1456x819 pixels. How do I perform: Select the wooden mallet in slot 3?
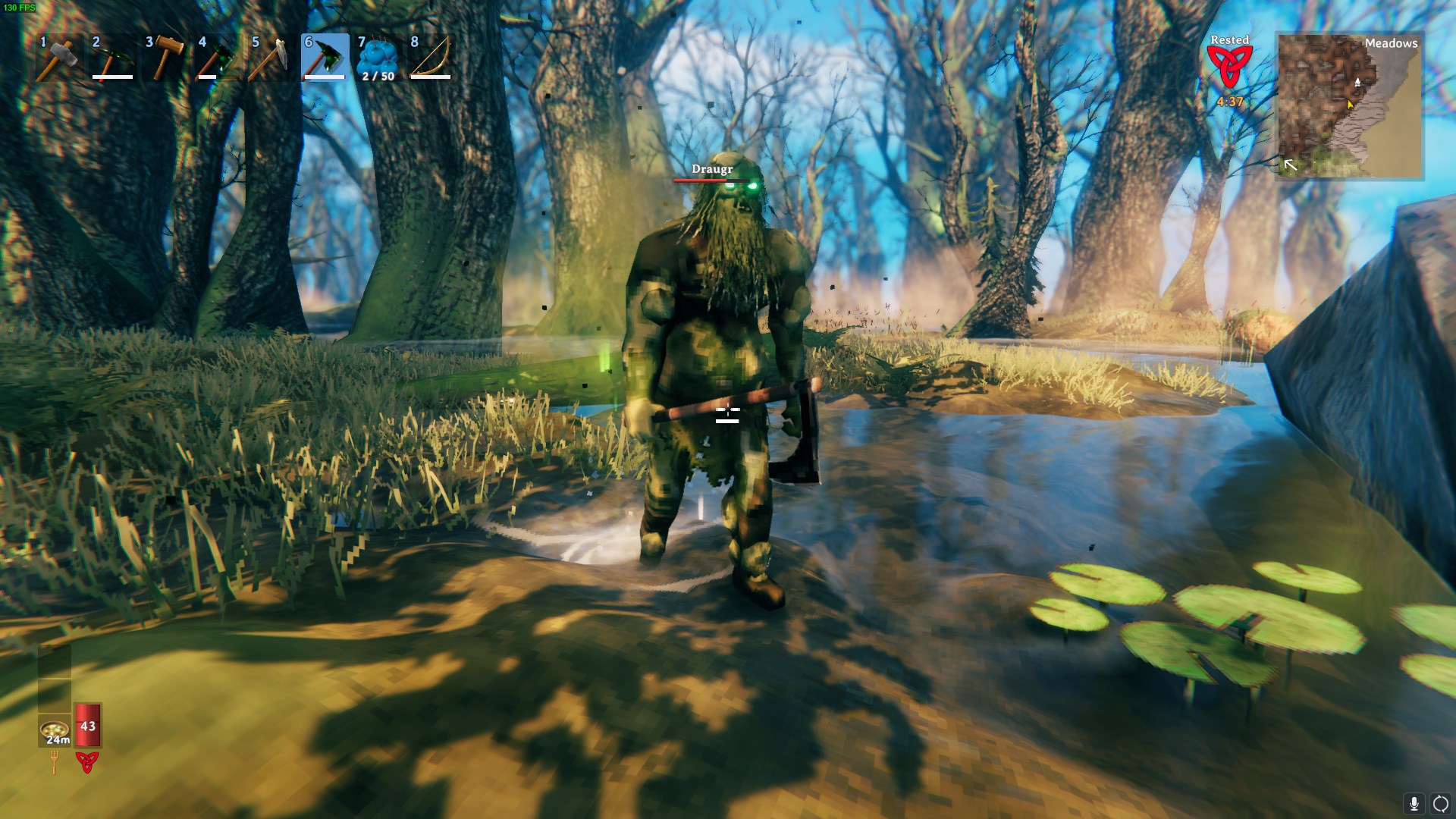165,58
